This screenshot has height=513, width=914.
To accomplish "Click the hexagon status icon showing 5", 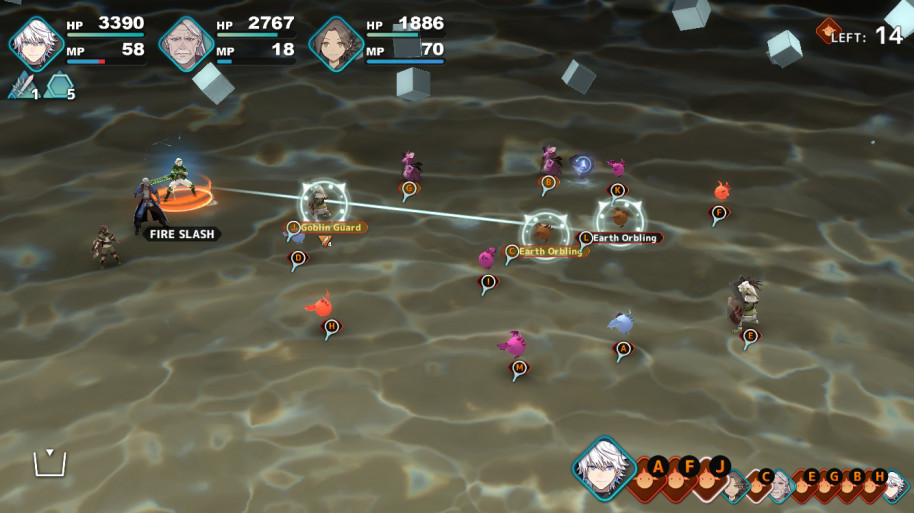I will (60, 88).
